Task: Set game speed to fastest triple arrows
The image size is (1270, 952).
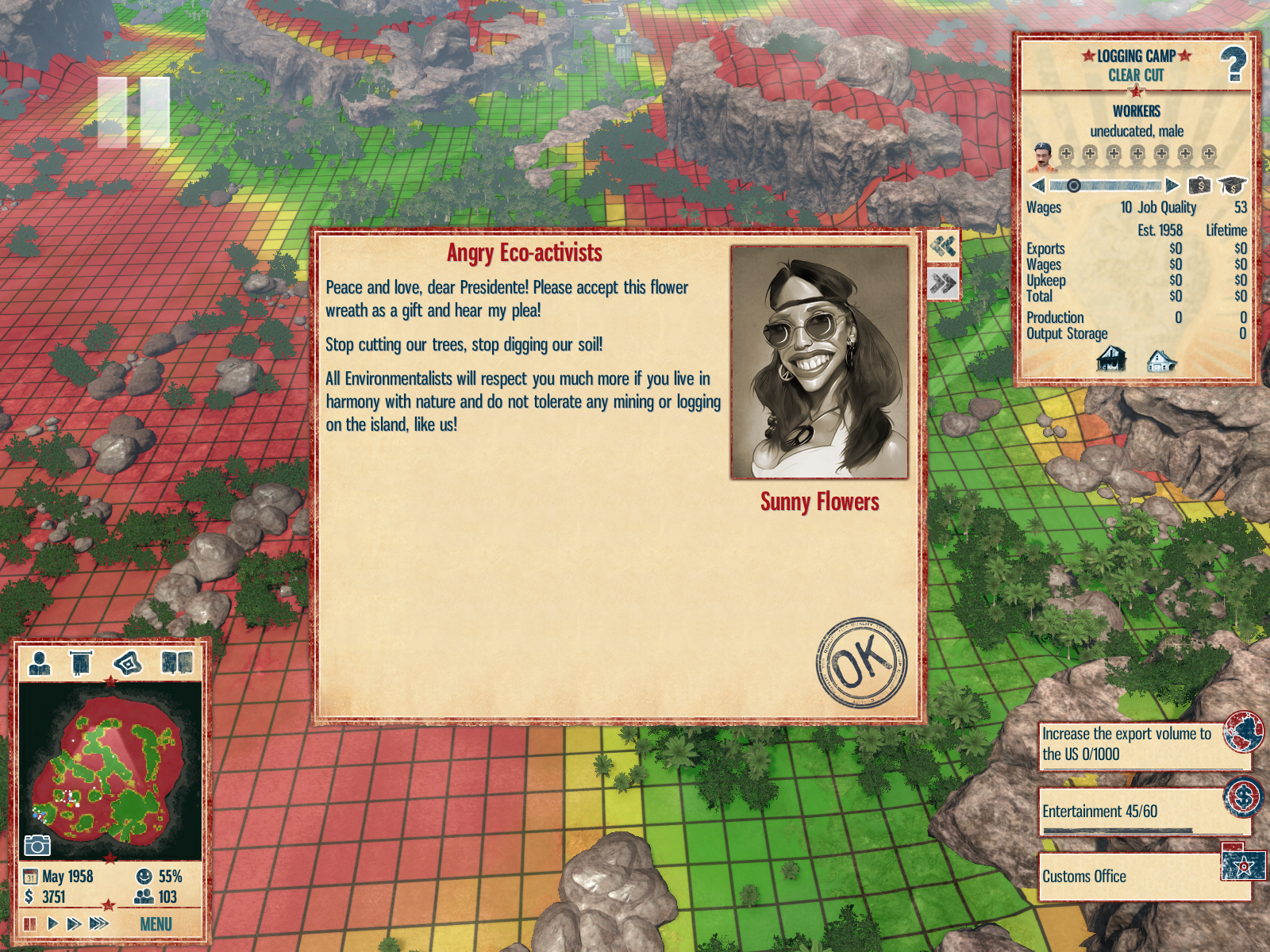Action: [x=98, y=923]
